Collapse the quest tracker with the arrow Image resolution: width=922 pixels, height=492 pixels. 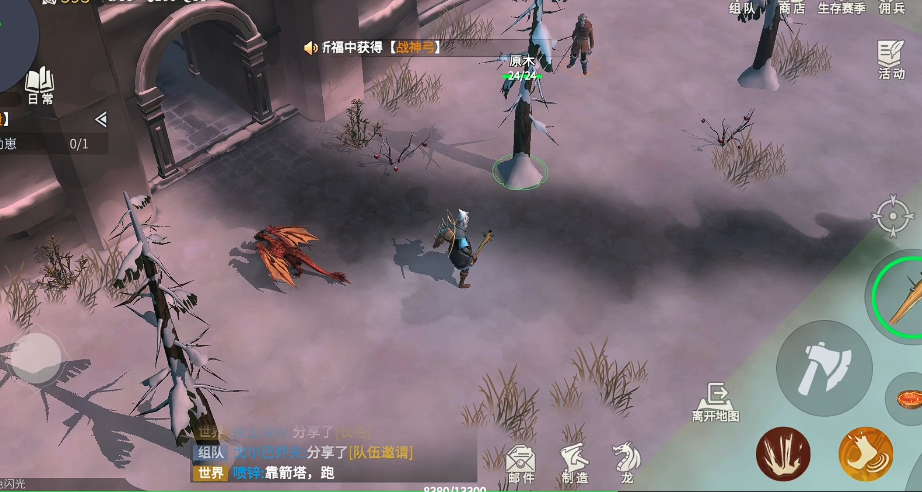[100, 120]
